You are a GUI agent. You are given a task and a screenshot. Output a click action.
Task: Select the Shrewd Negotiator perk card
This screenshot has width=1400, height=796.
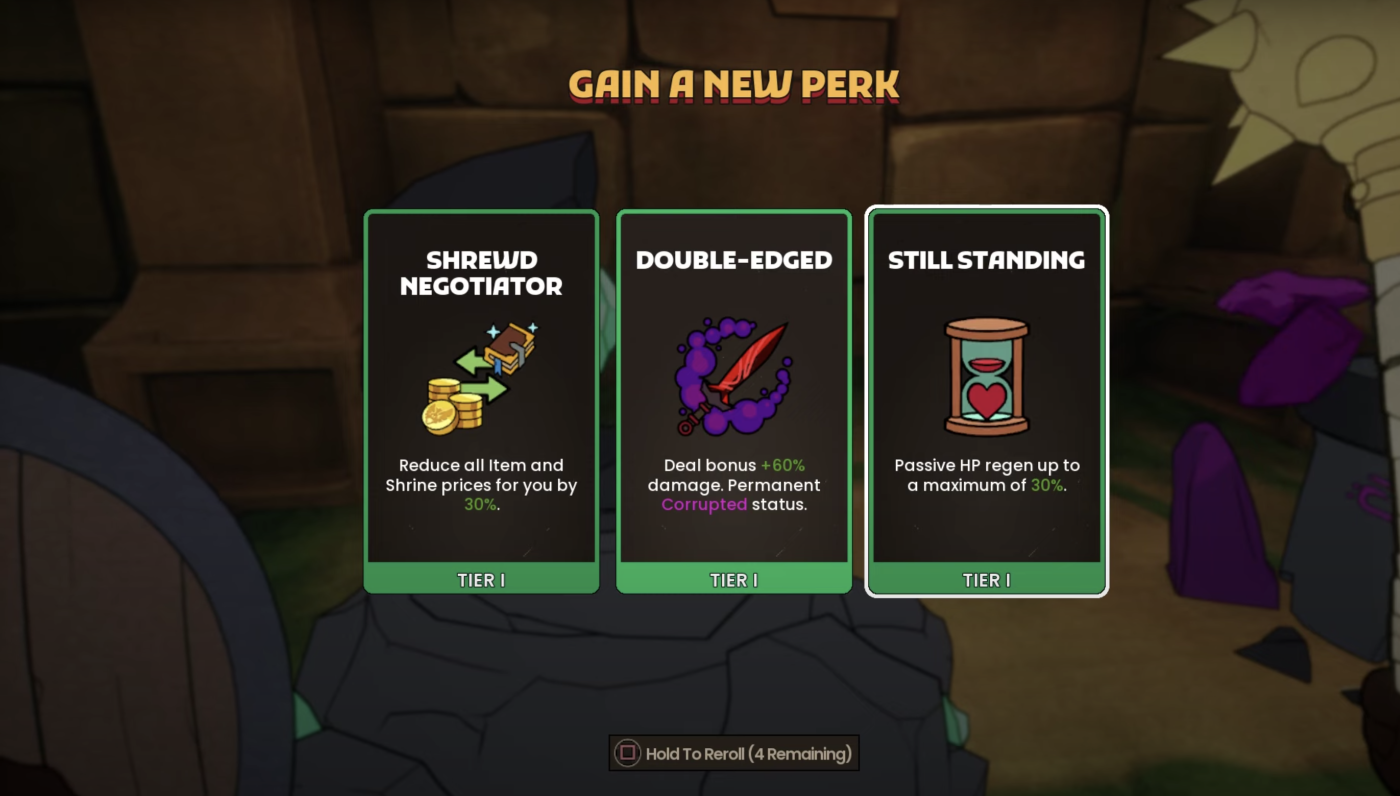(x=480, y=400)
